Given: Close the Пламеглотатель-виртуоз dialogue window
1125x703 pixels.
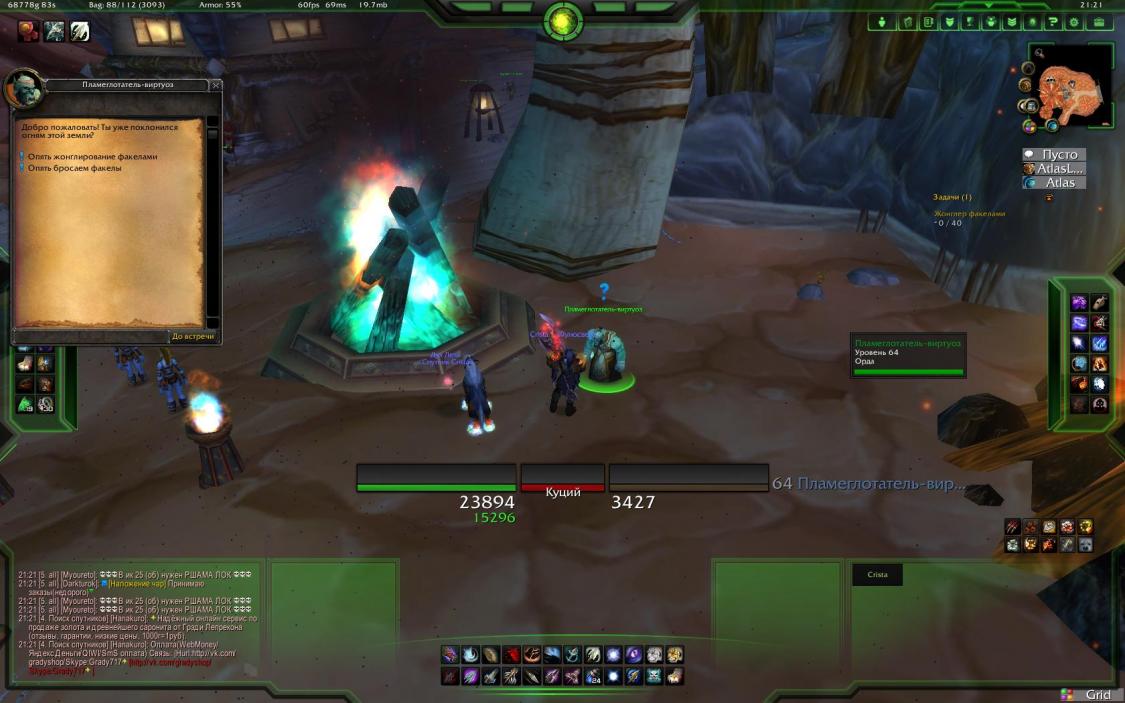Looking at the screenshot, I should coord(216,86).
